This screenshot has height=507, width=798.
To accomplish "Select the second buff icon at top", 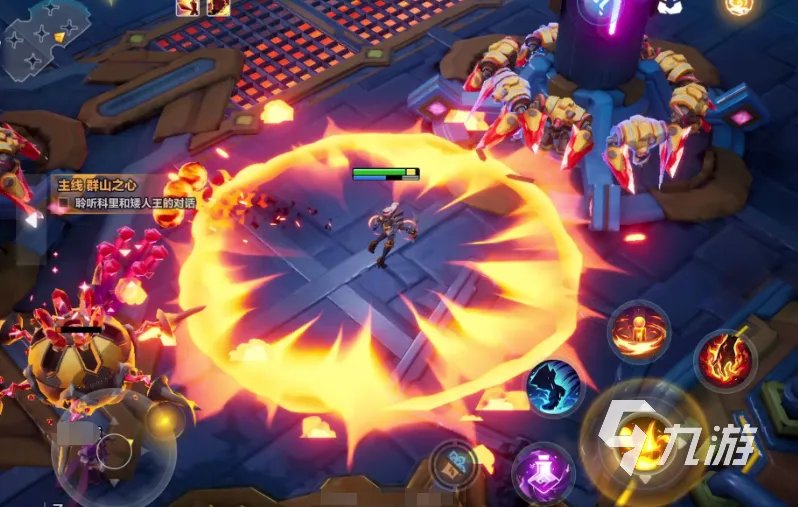I will pos(218,8).
